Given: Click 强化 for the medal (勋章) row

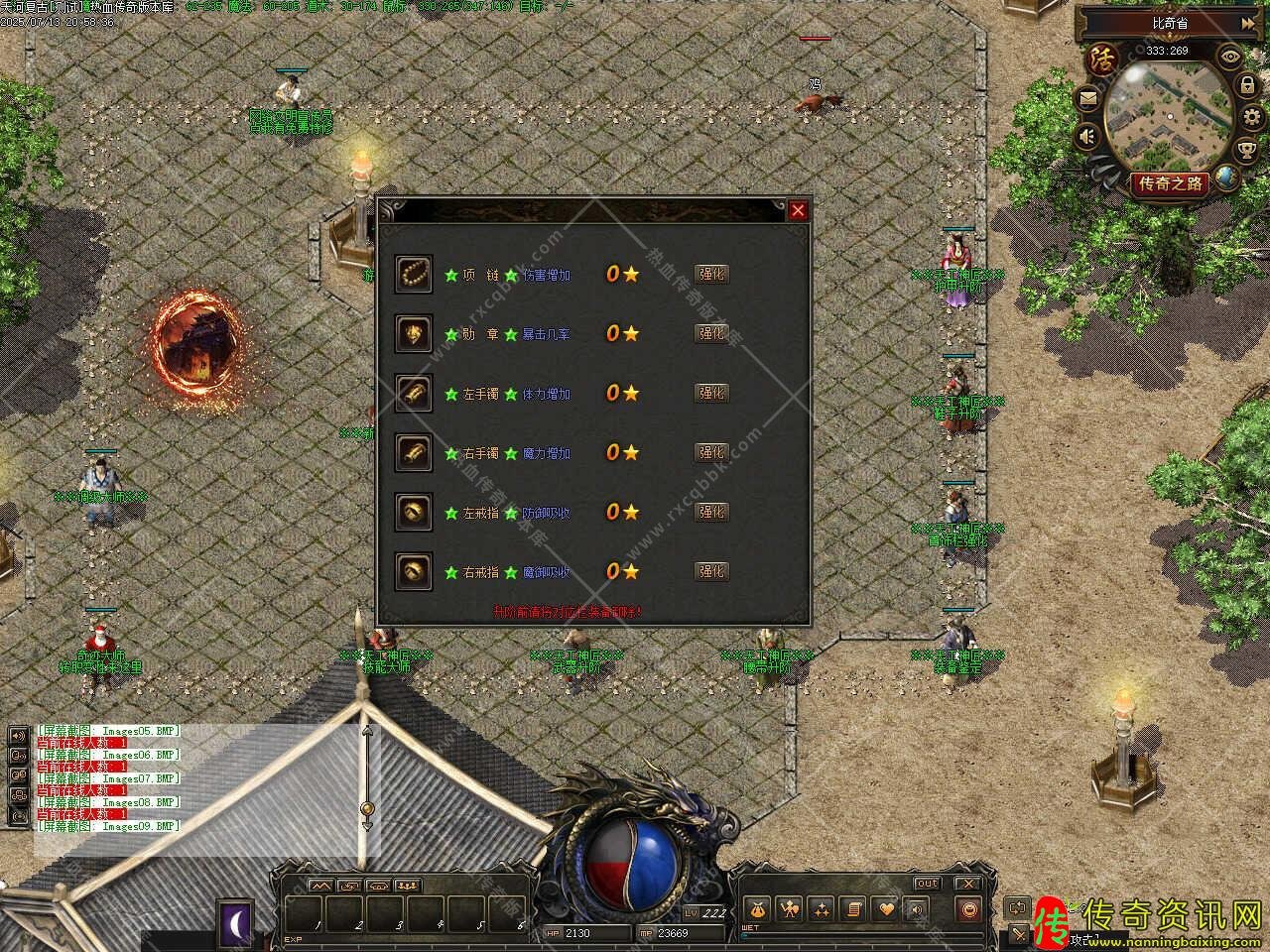Looking at the screenshot, I should pos(711,334).
